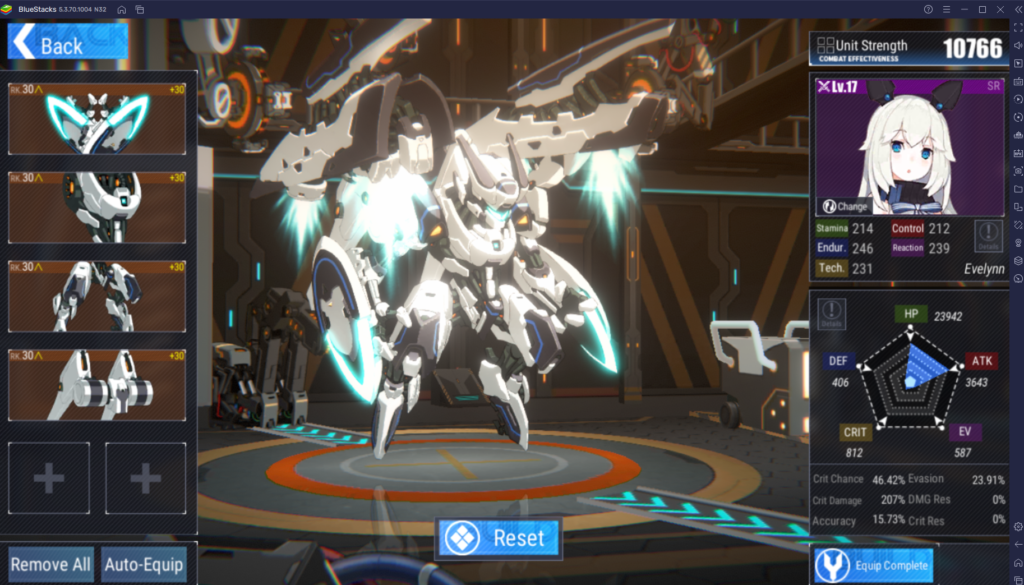Auto-Equip the best parts
The height and width of the screenshot is (585, 1024).
coord(143,564)
